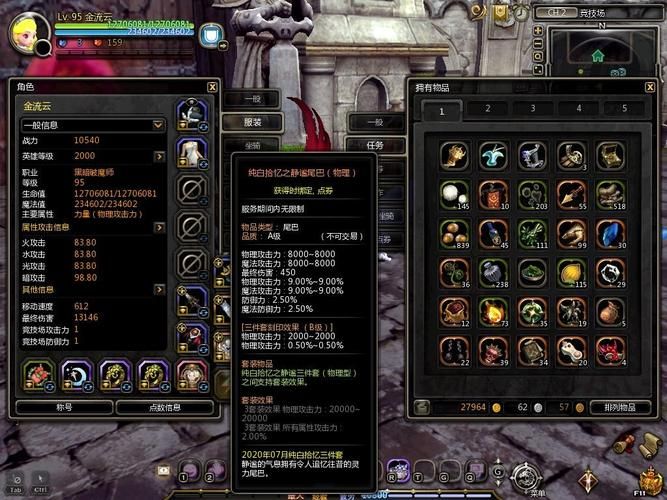Switch to inventory tab 3
The height and width of the screenshot is (500, 667).
pyautogui.click(x=534, y=109)
